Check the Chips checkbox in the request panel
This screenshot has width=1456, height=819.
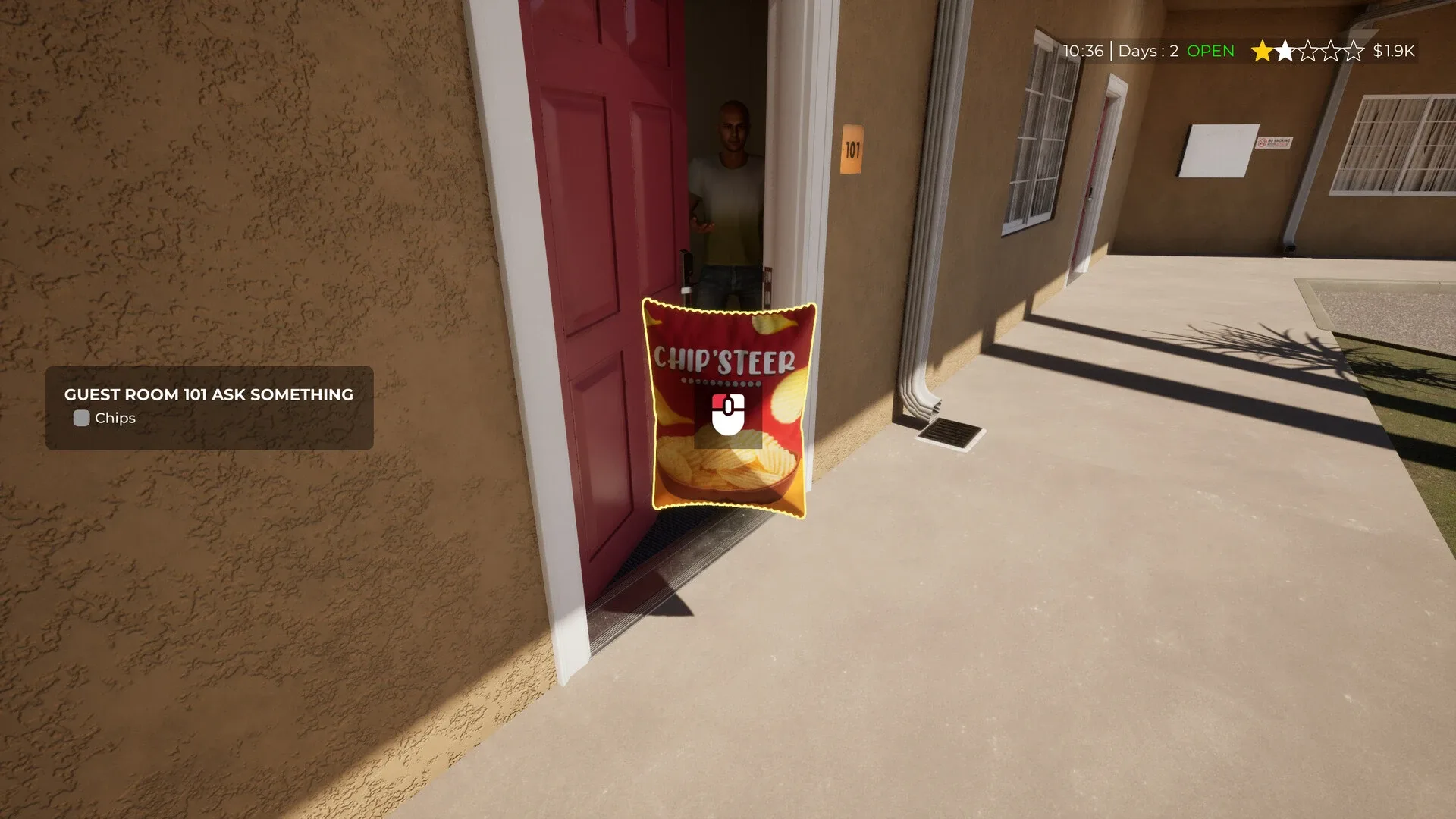81,418
